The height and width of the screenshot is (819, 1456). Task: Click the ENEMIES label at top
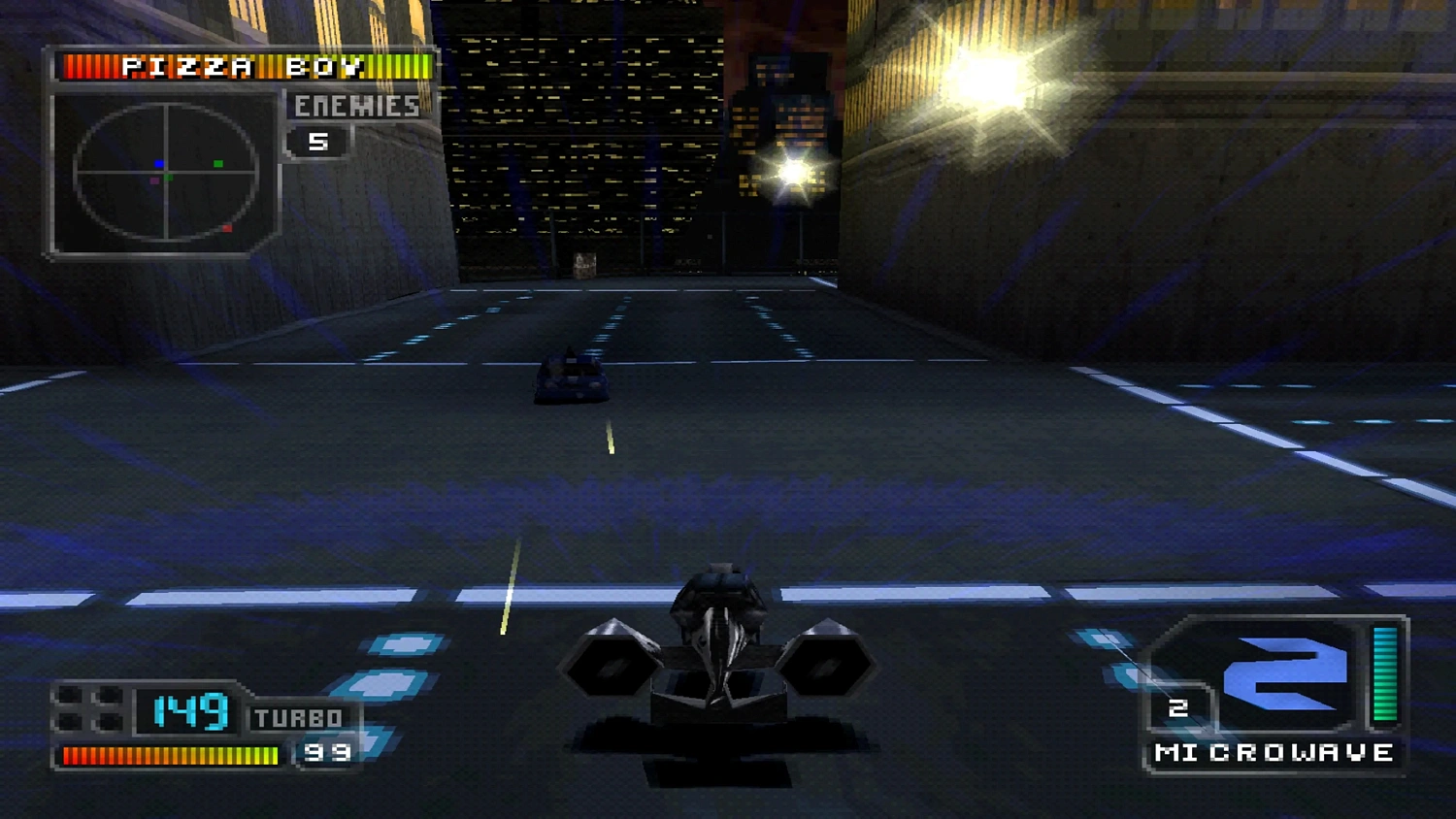[x=356, y=107]
